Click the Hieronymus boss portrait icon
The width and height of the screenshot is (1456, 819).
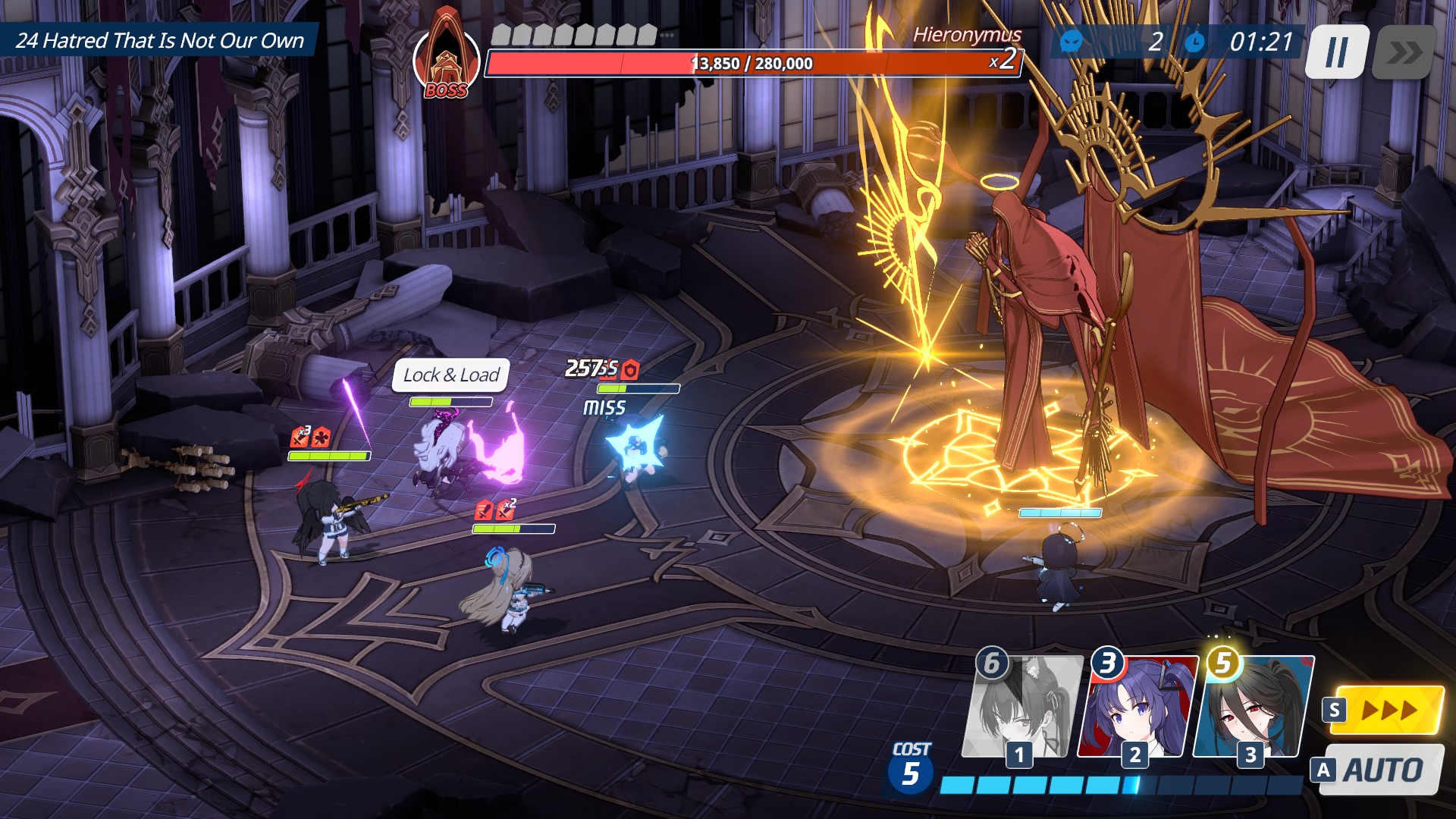(x=446, y=58)
